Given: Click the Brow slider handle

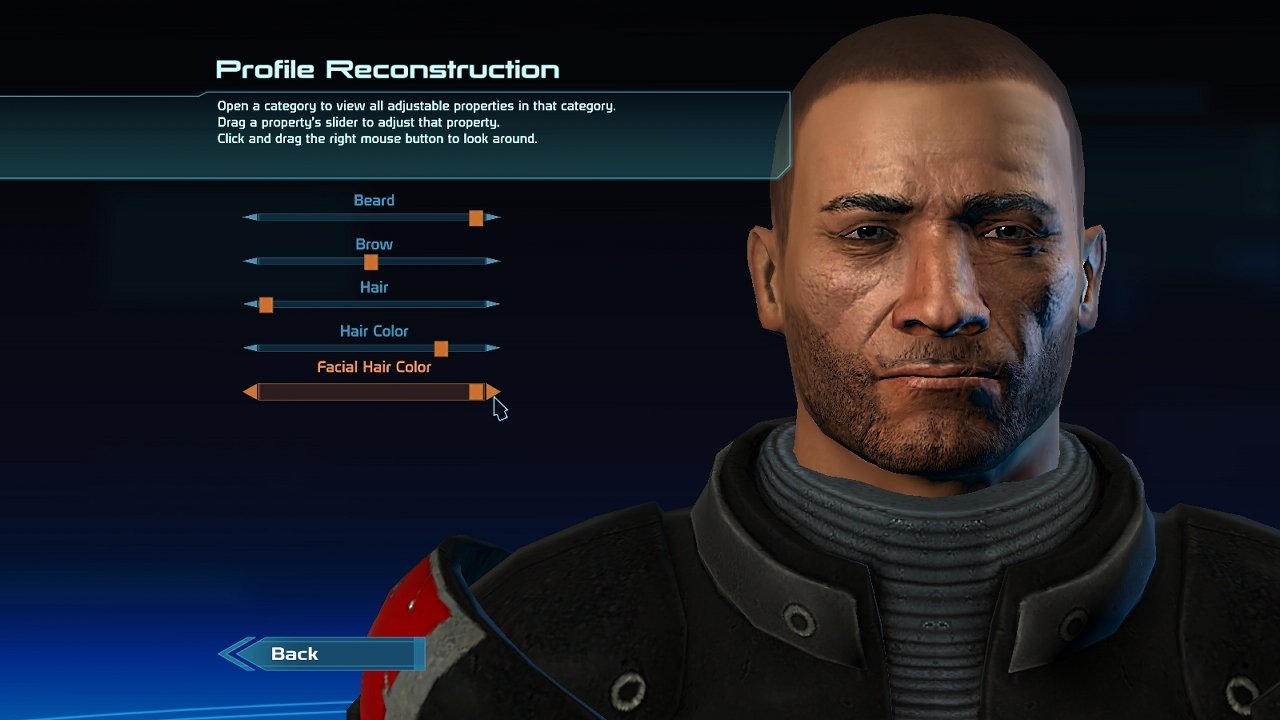Looking at the screenshot, I should click(x=371, y=262).
